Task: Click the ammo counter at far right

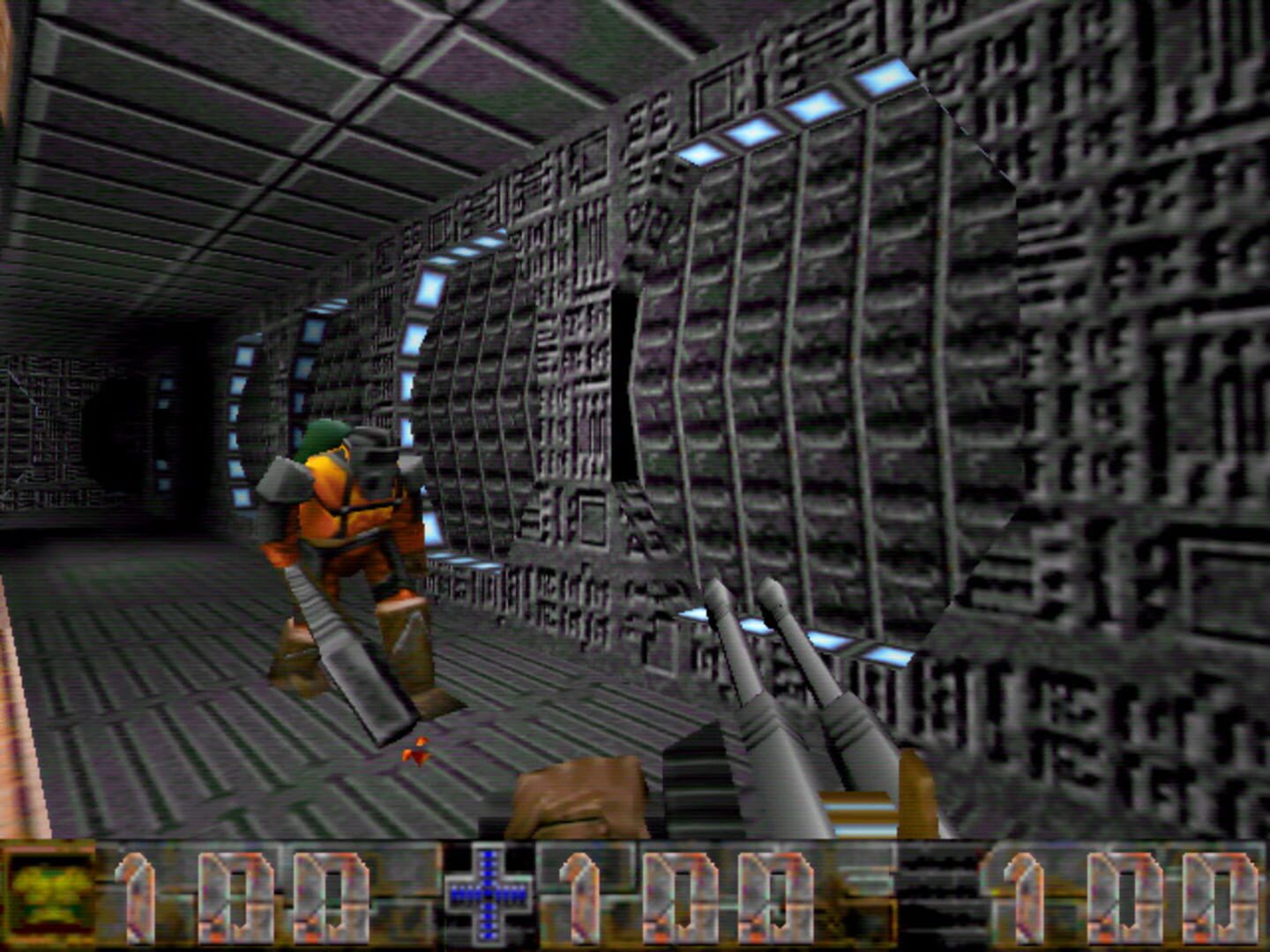Action: [1129, 895]
